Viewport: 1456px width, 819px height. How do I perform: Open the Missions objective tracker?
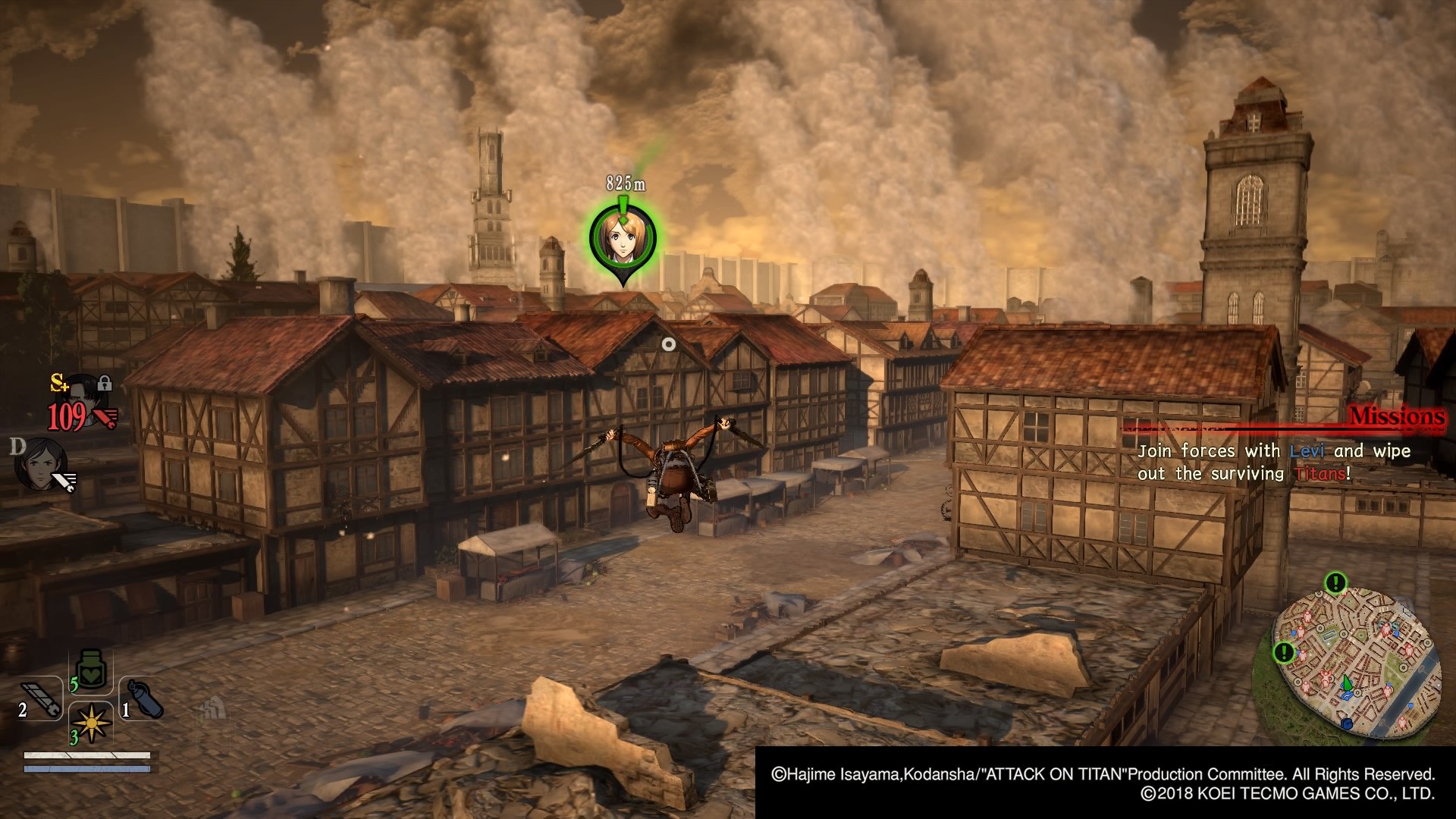(x=1395, y=416)
